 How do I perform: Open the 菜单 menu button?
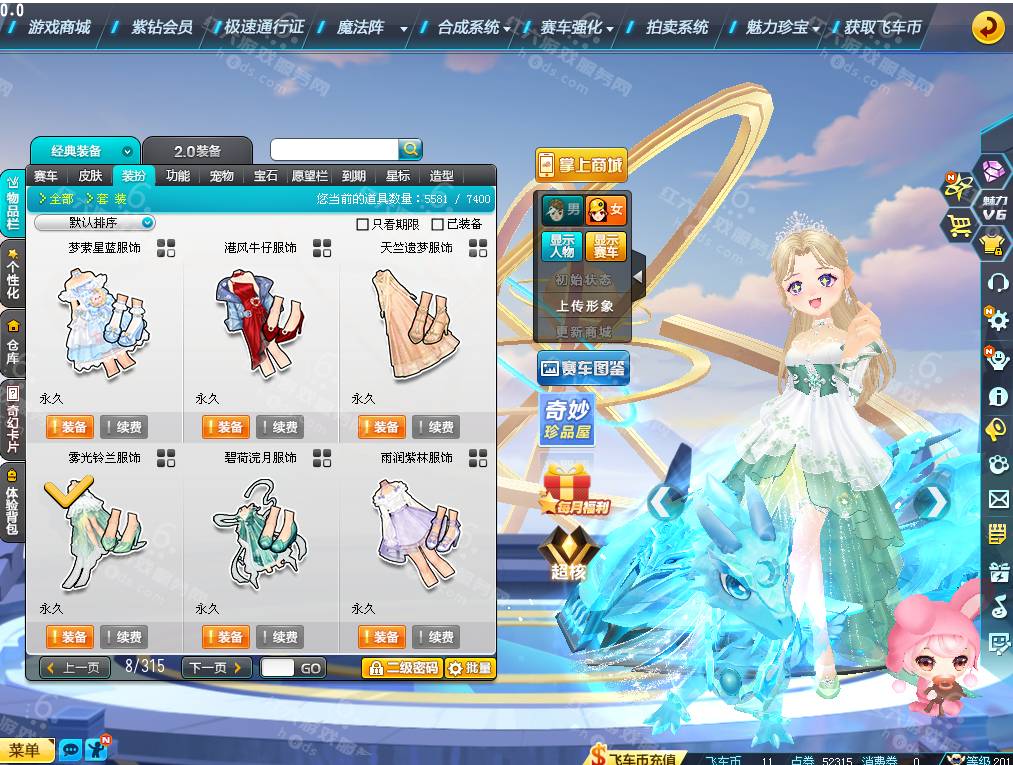[26, 750]
